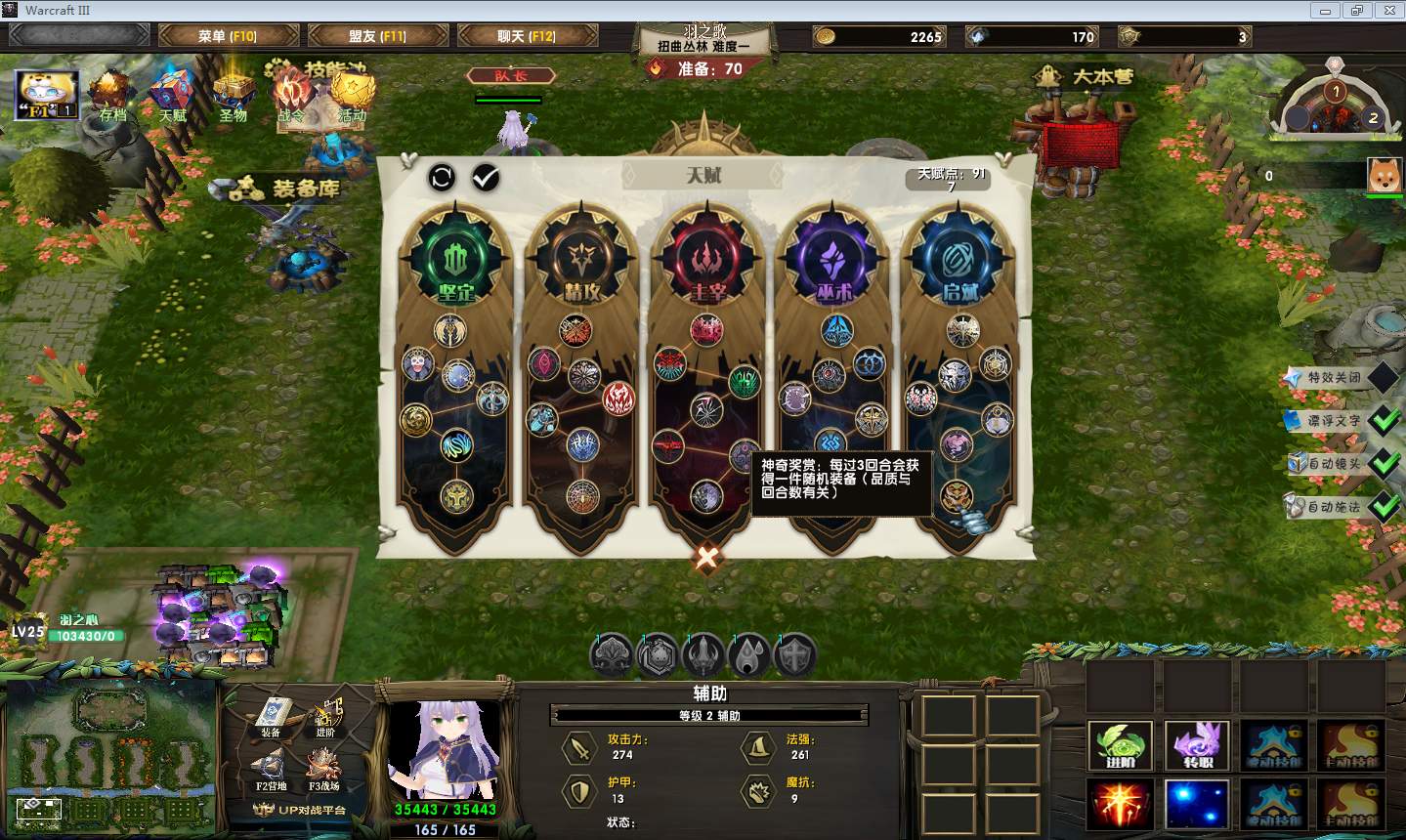Close the Warcraft III window
The width and height of the screenshot is (1406, 840).
pos(1388,10)
